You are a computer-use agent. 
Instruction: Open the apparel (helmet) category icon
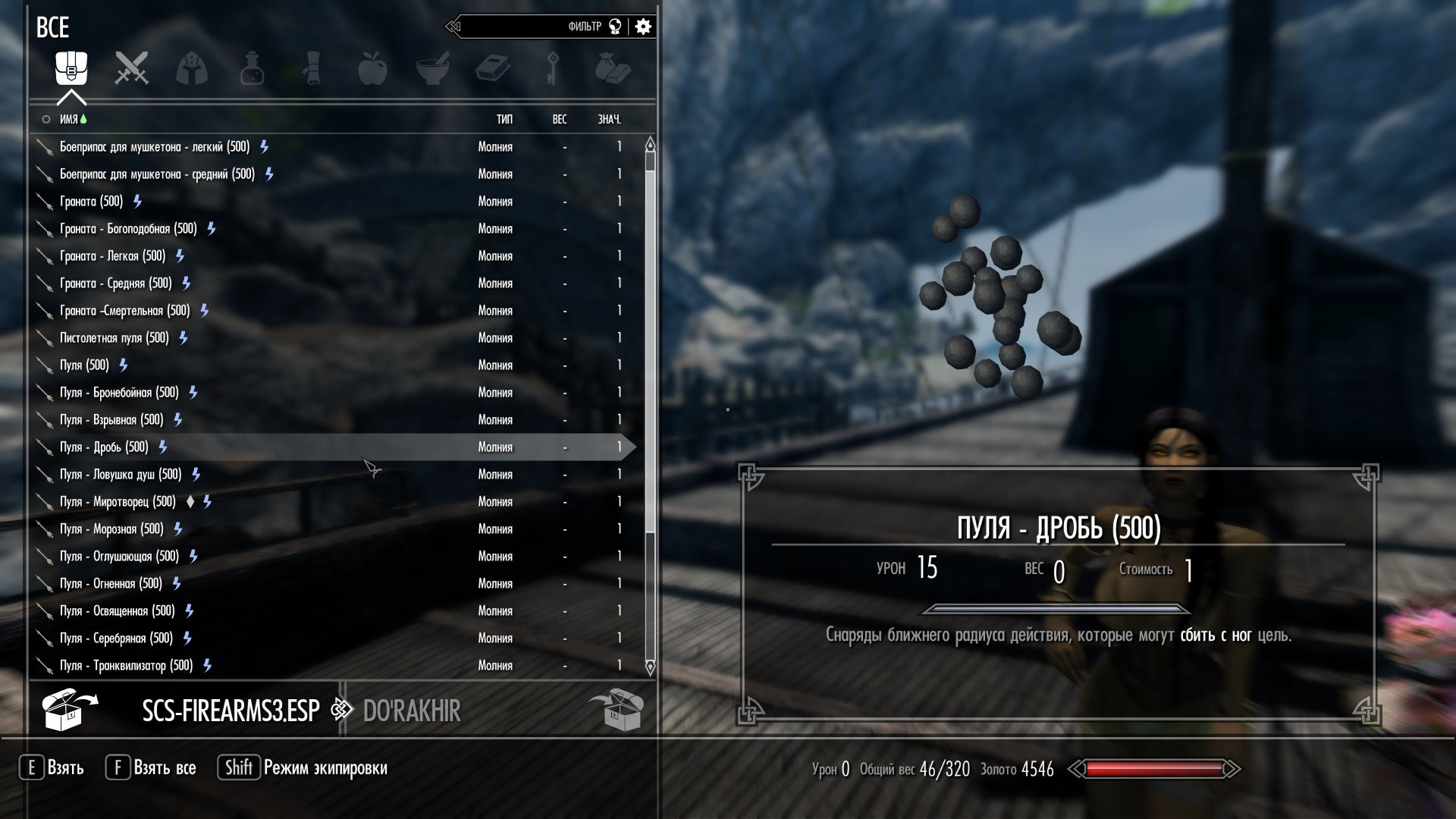[192, 68]
